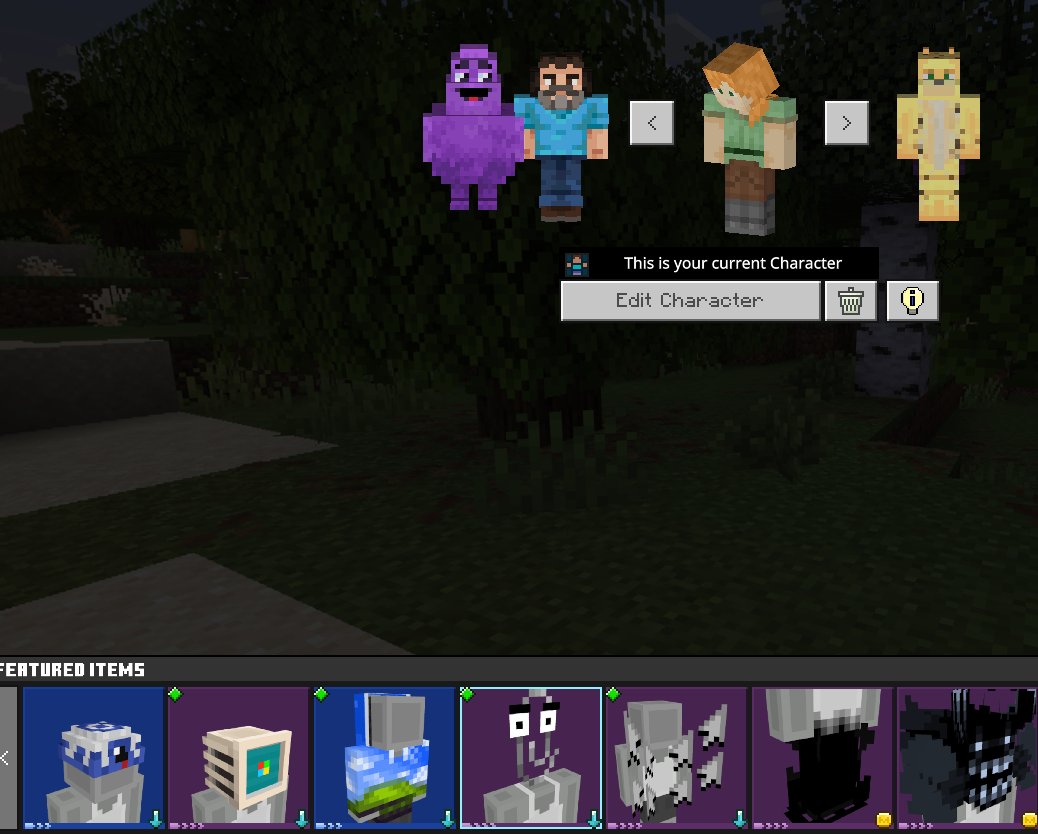Click the featured items left scroll arrow
This screenshot has height=834, width=1038.
[x=7, y=758]
